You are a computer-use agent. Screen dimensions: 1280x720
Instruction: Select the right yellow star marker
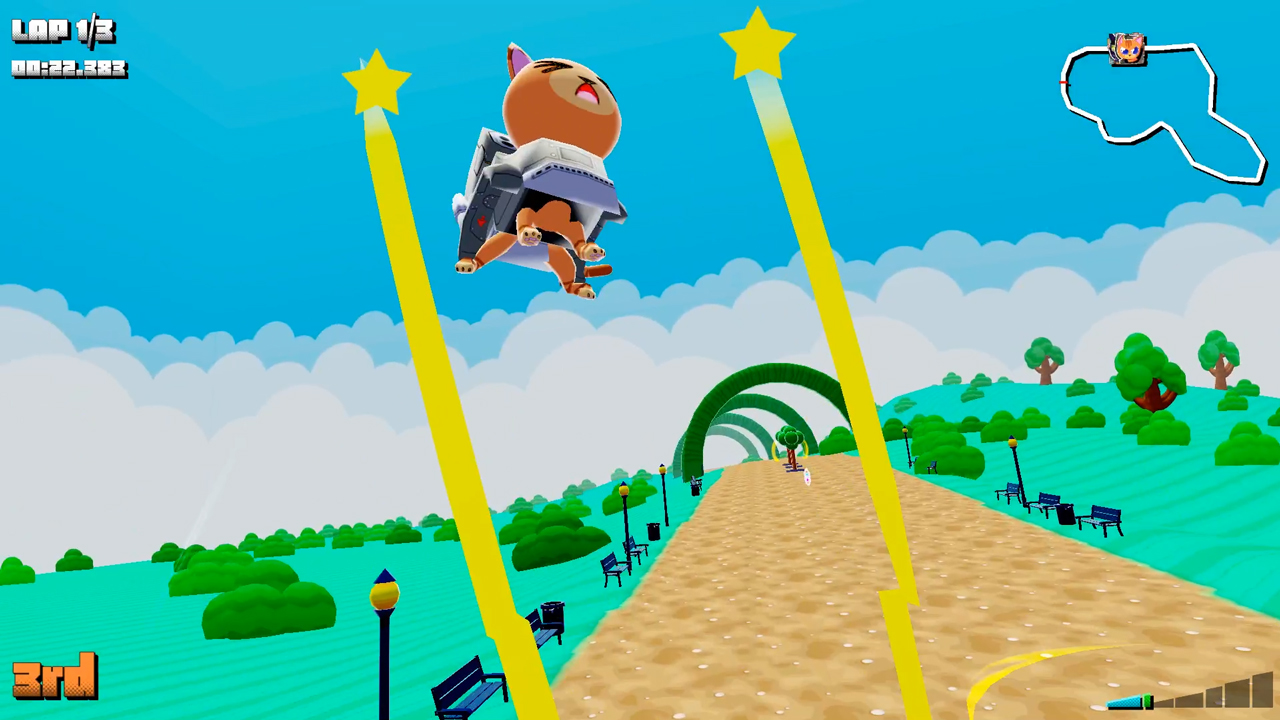point(757,40)
